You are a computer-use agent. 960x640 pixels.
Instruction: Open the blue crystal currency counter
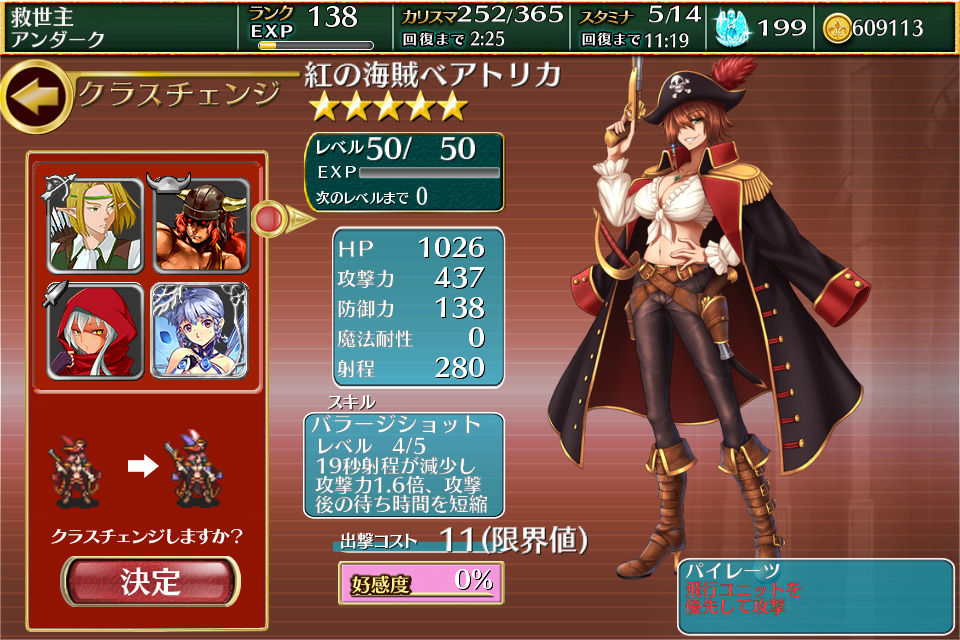pyautogui.click(x=763, y=28)
